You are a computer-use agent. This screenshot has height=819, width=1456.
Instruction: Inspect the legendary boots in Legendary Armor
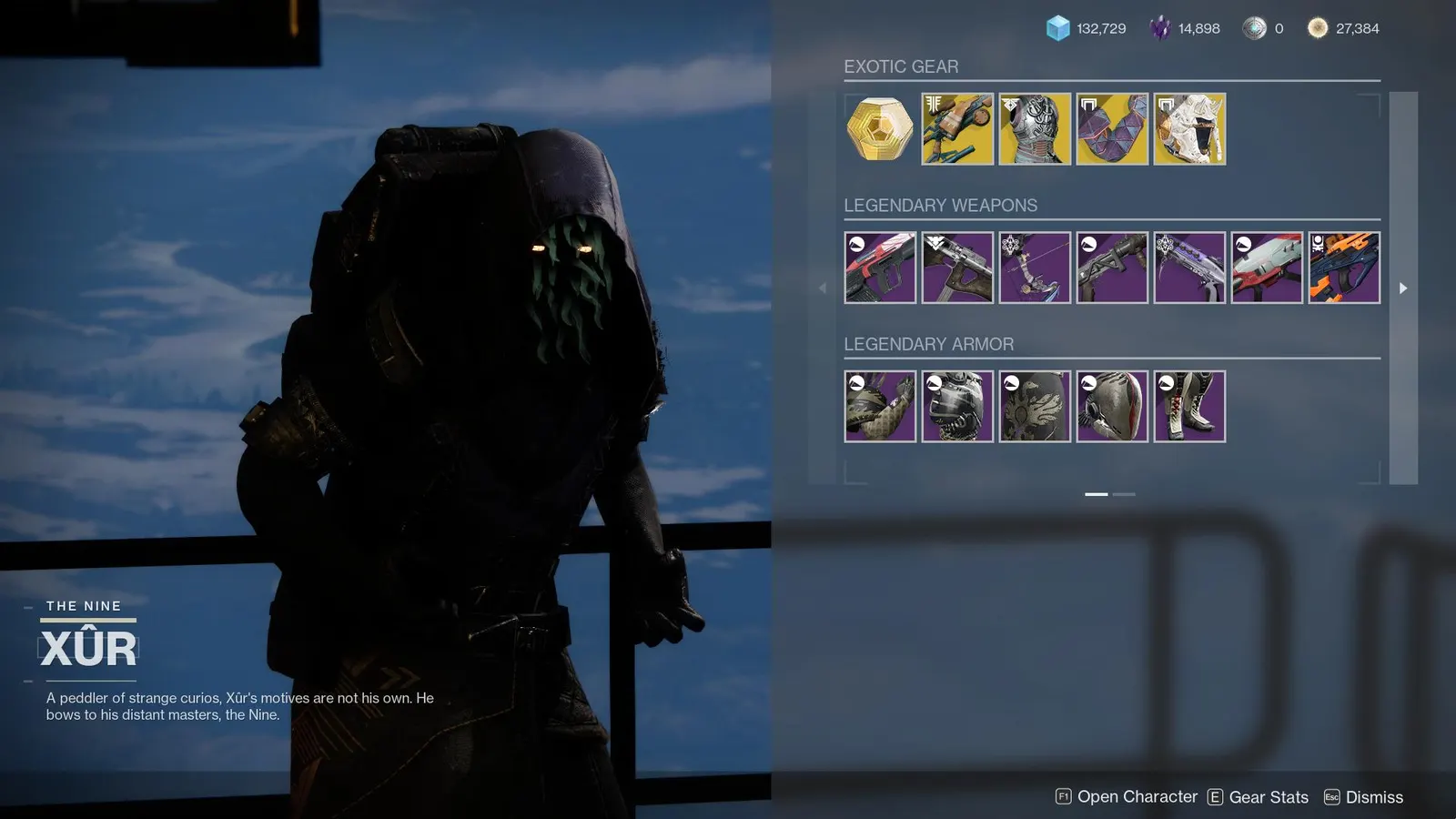[1190, 406]
